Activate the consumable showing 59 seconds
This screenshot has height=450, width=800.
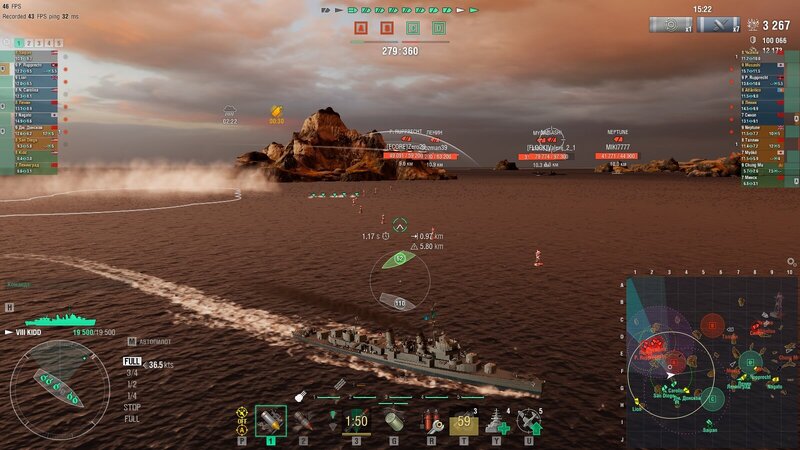click(x=463, y=421)
